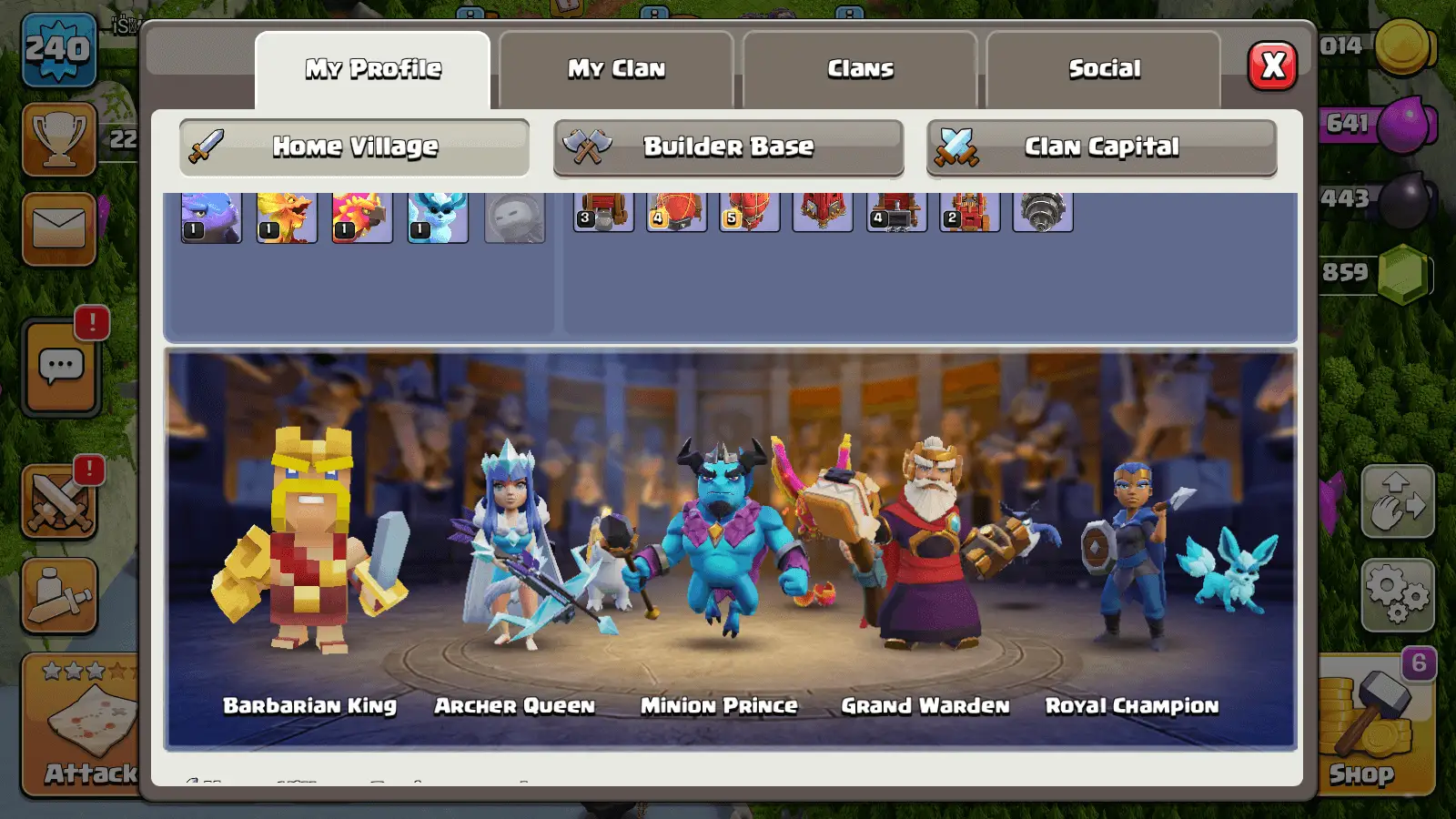Open the gear settings button
Screen dimensions: 1456x819
tap(1397, 595)
